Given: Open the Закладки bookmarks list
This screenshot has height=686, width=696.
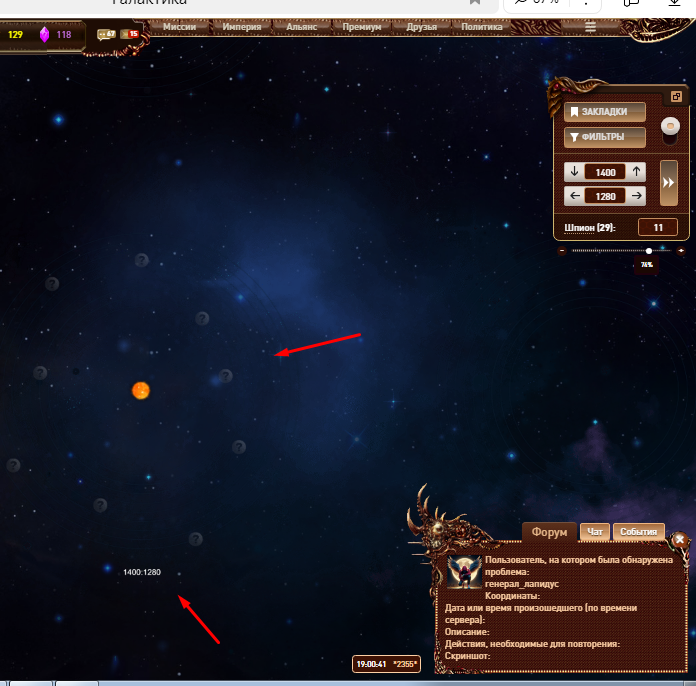Looking at the screenshot, I should pos(605,112).
